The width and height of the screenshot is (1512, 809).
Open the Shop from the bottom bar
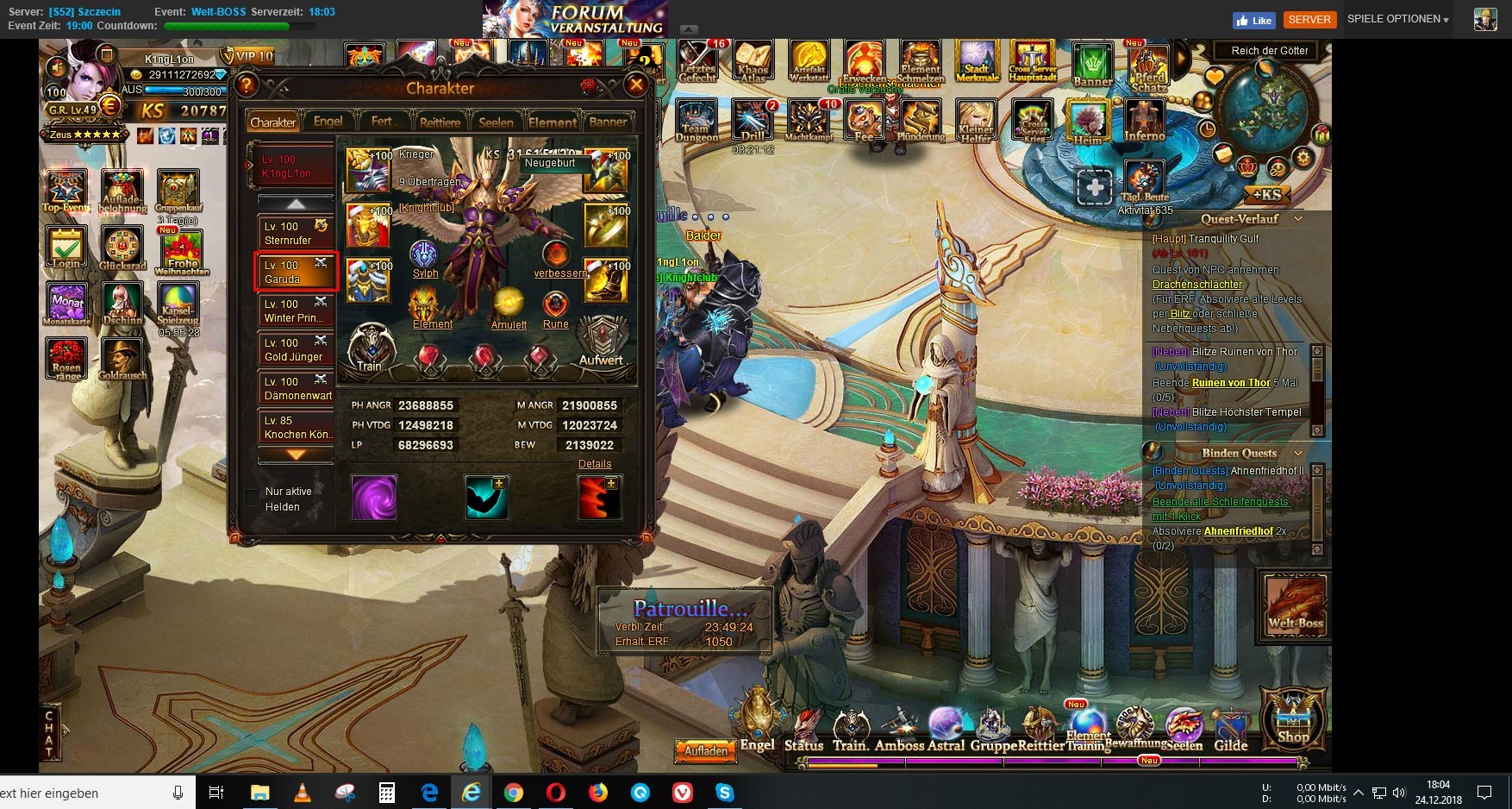click(x=1293, y=718)
